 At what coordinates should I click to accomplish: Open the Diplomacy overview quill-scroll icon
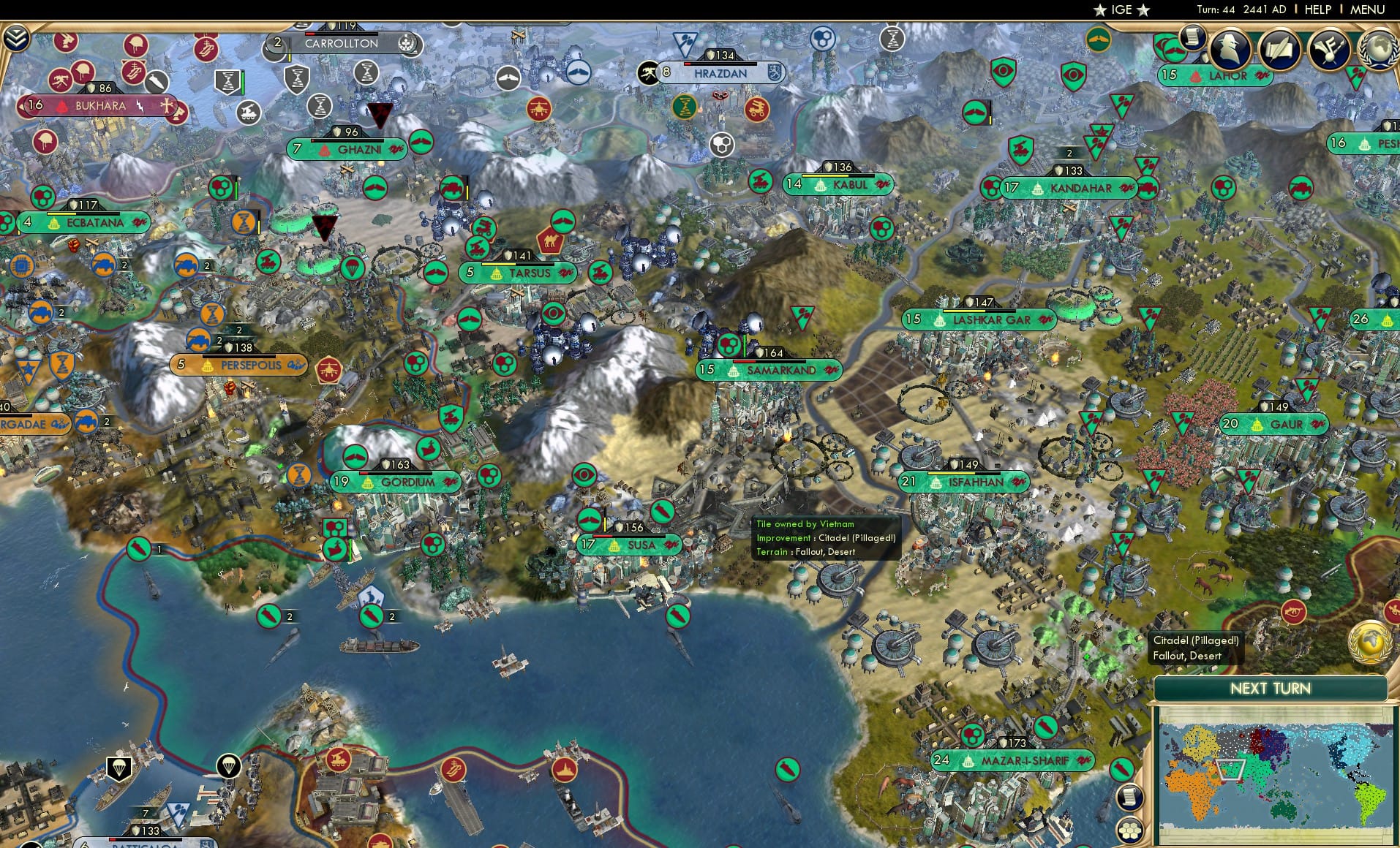click(1279, 50)
